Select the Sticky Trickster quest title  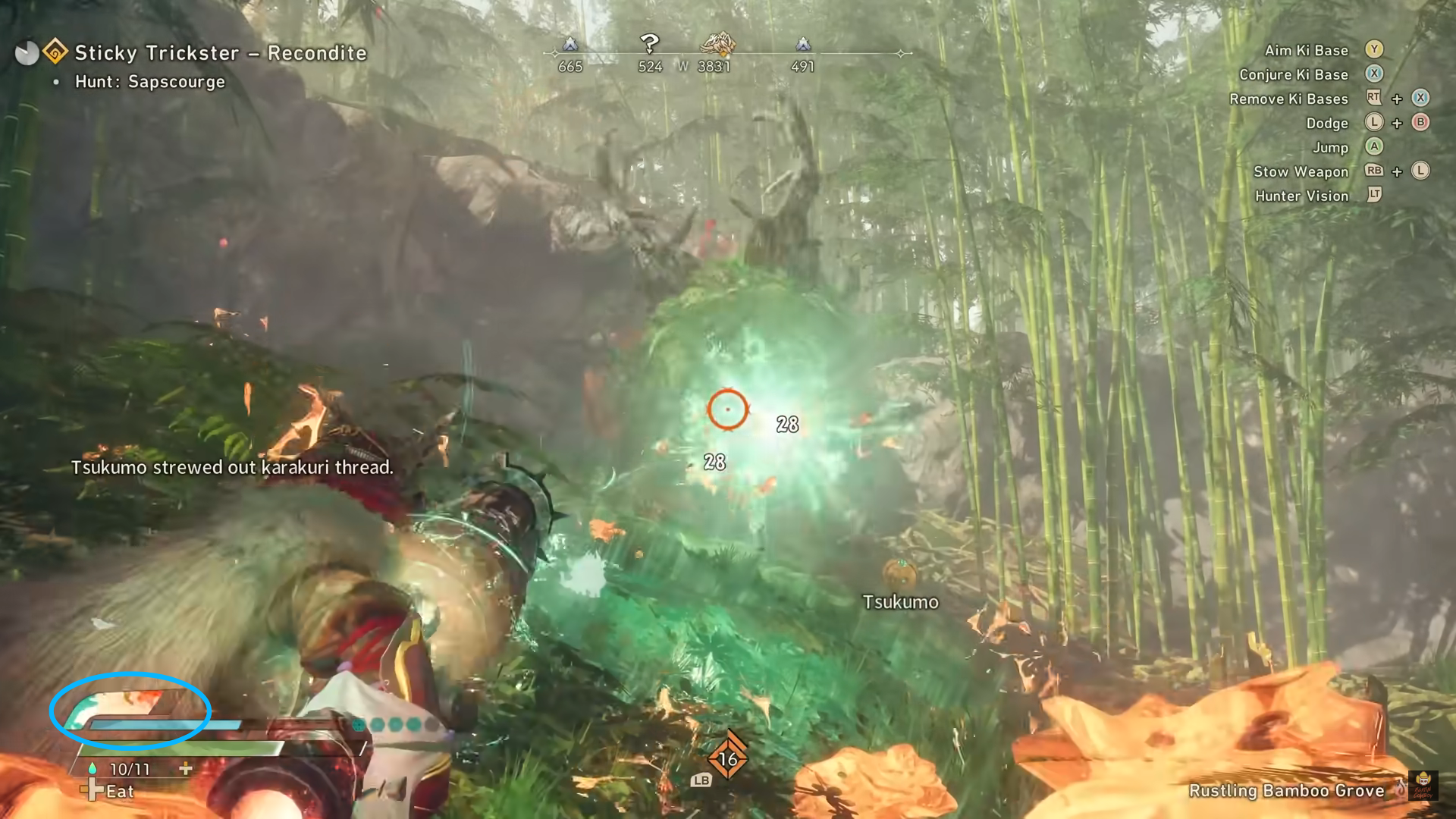pos(221,53)
